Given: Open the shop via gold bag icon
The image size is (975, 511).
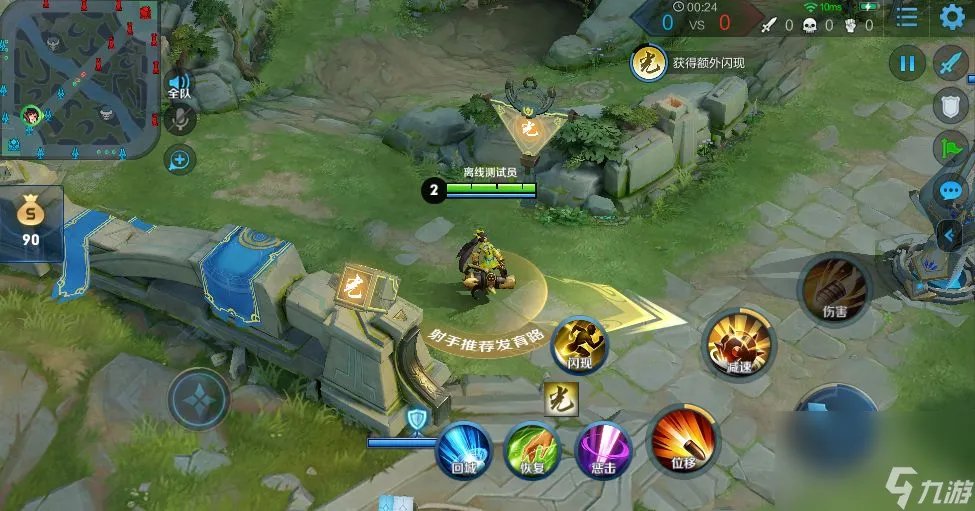Looking at the screenshot, I should click(x=31, y=222).
